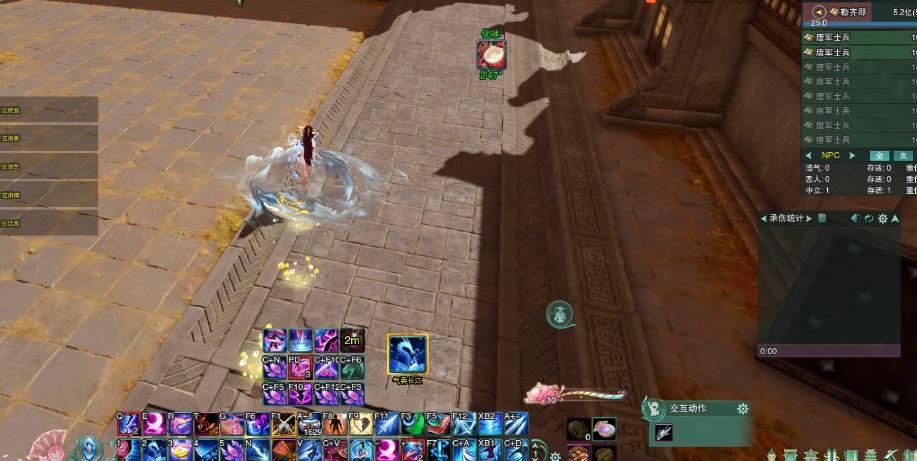Use the F3 green leaf skill
917x461 pixels.
(413, 425)
